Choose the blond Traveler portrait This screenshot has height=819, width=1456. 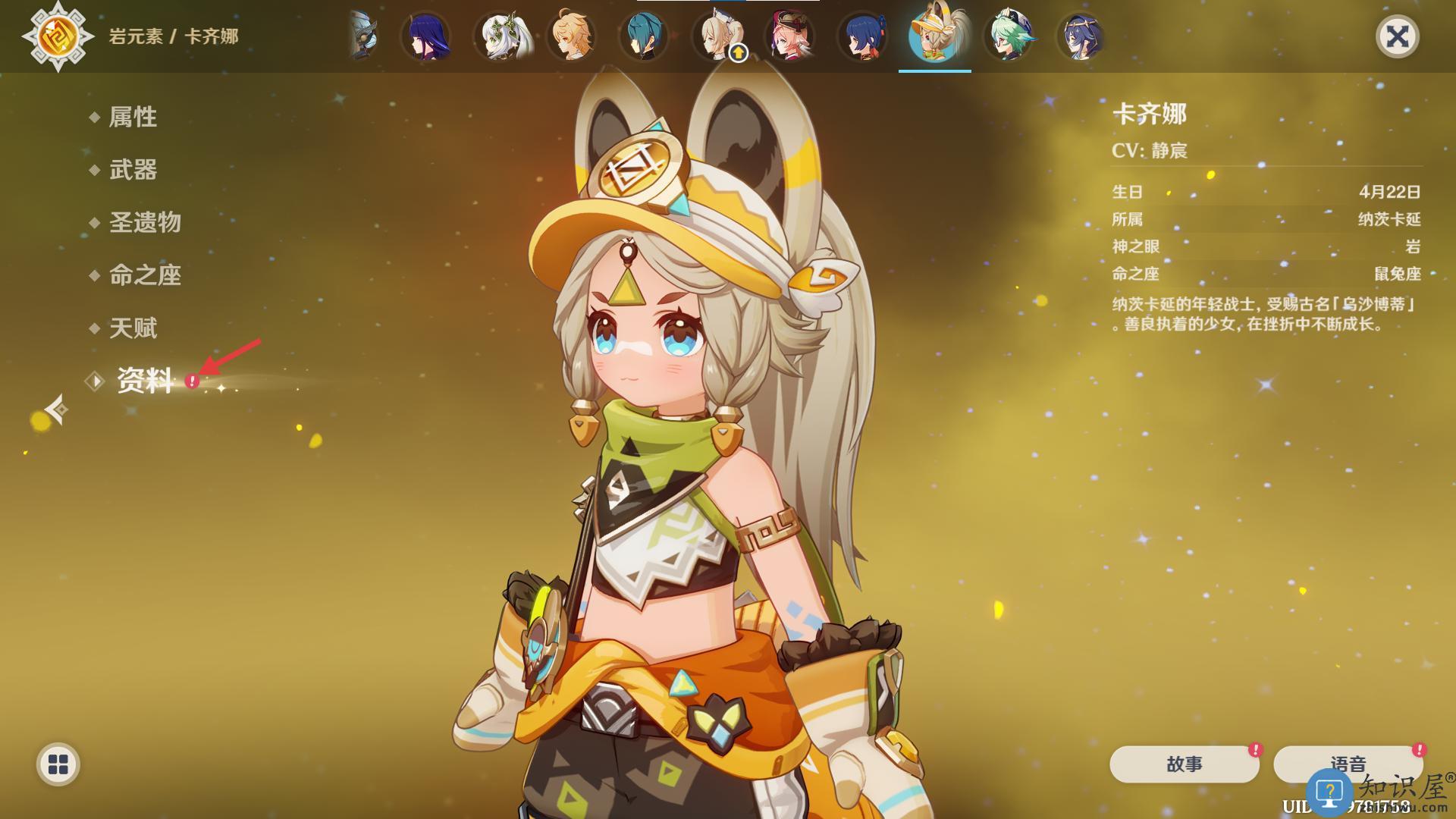pos(572,36)
